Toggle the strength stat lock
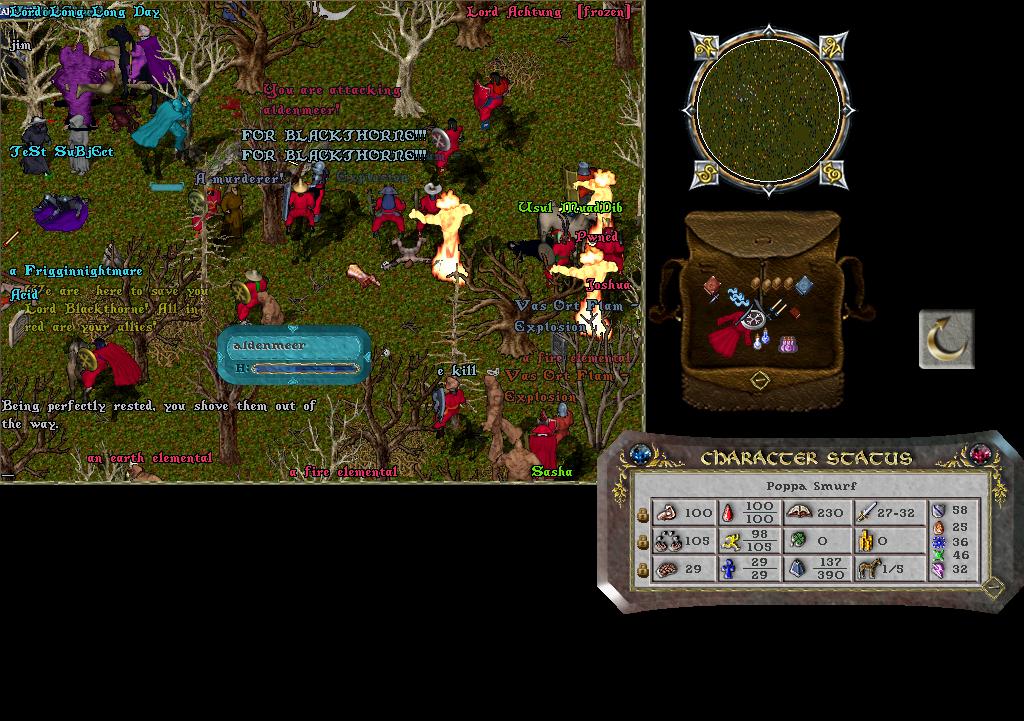This screenshot has width=1024, height=721. 643,514
